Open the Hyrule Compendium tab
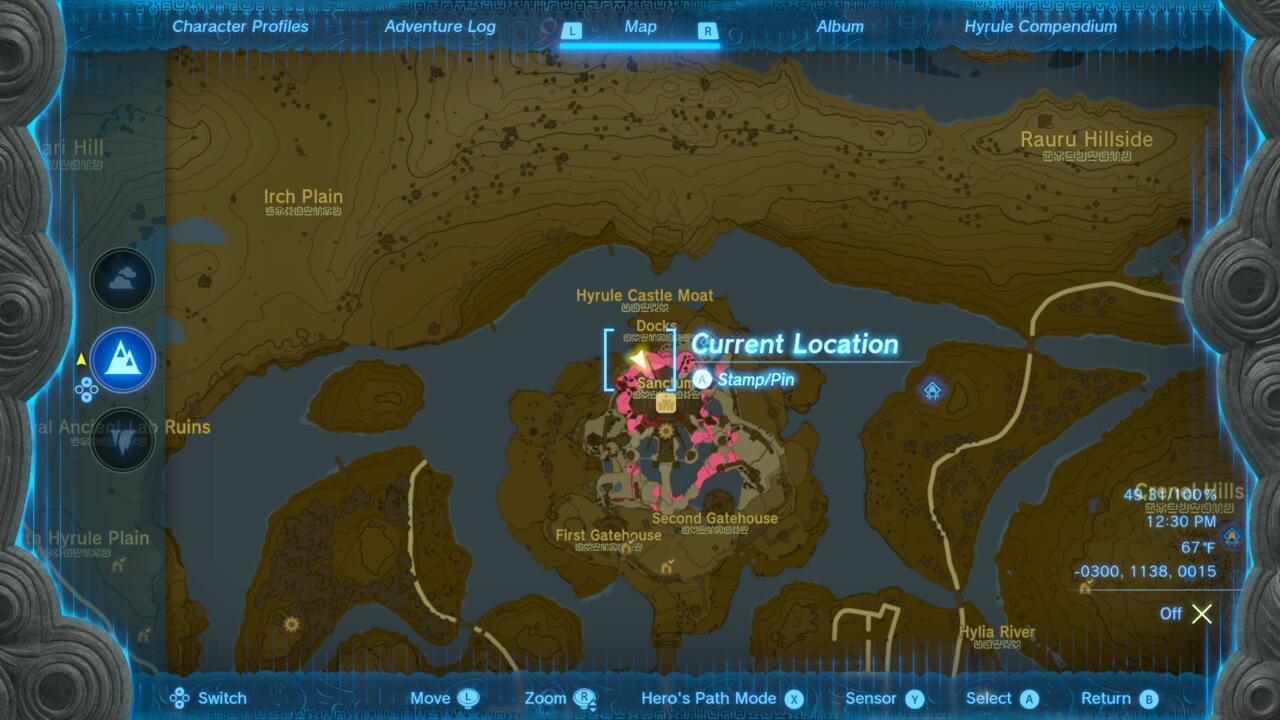 point(1041,27)
